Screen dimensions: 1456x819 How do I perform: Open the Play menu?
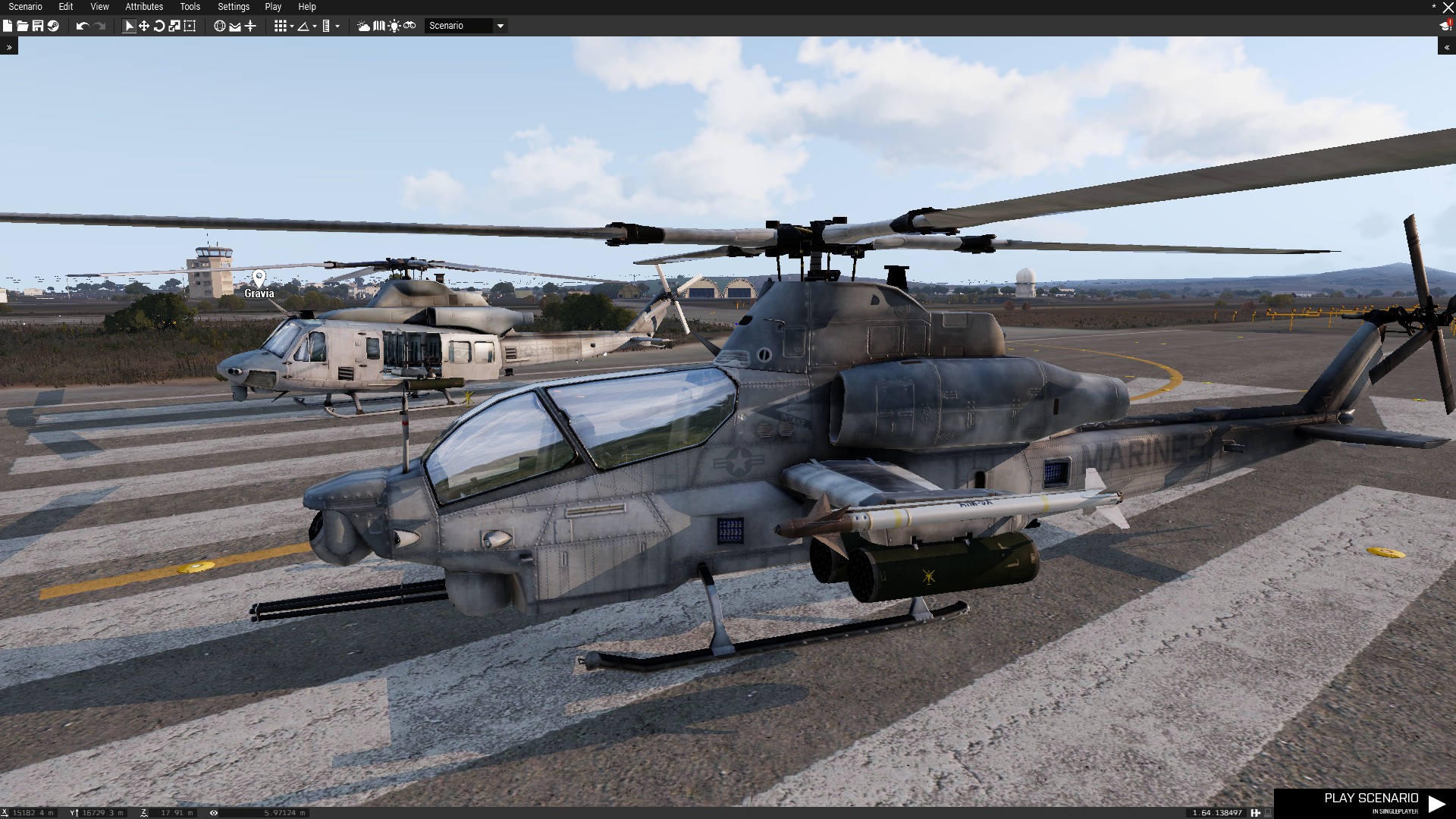(273, 7)
